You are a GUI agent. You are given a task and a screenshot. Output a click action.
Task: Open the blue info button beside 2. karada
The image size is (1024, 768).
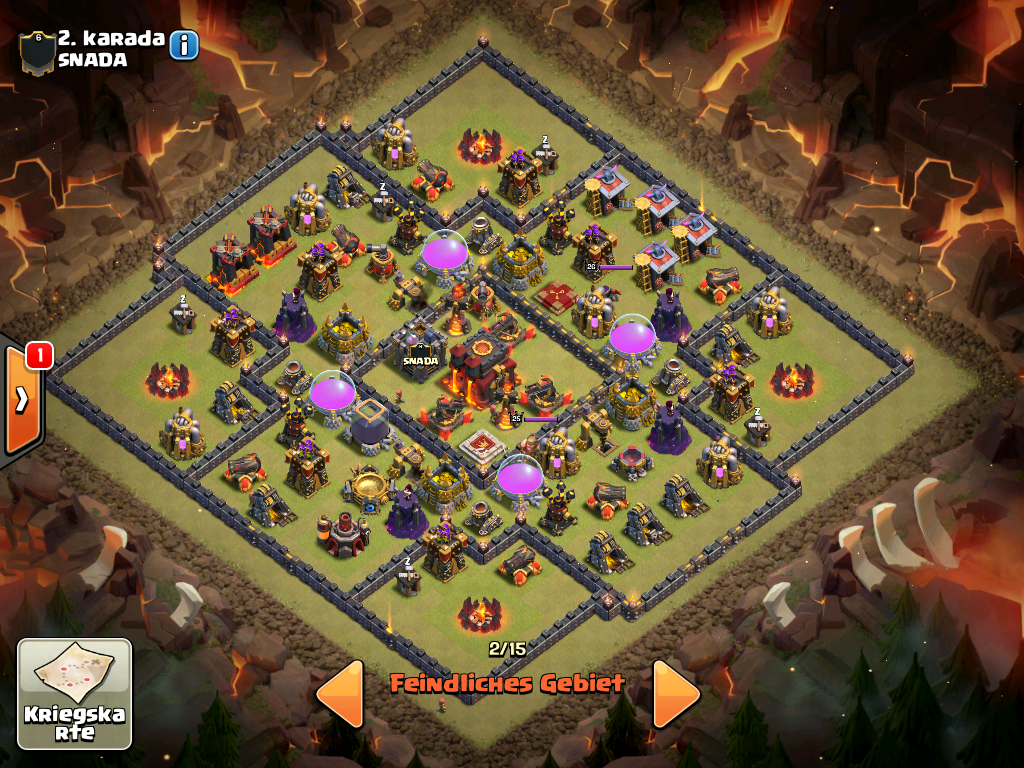pyautogui.click(x=184, y=45)
